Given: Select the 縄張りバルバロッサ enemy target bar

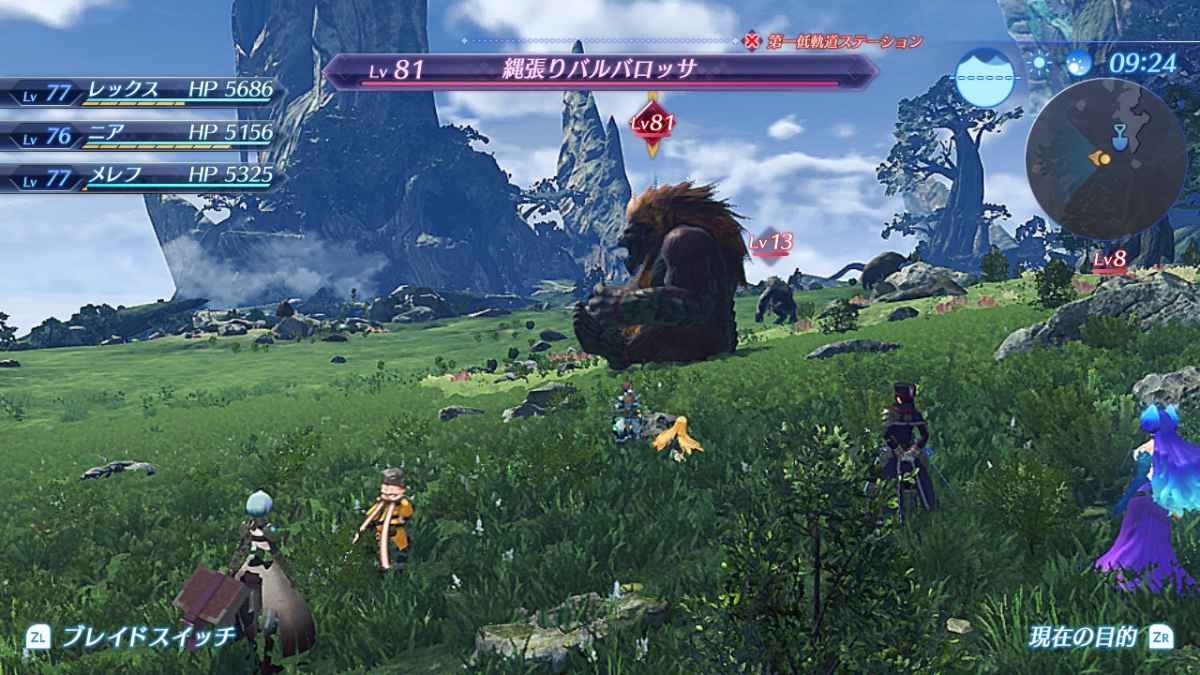Looking at the screenshot, I should tap(598, 71).
